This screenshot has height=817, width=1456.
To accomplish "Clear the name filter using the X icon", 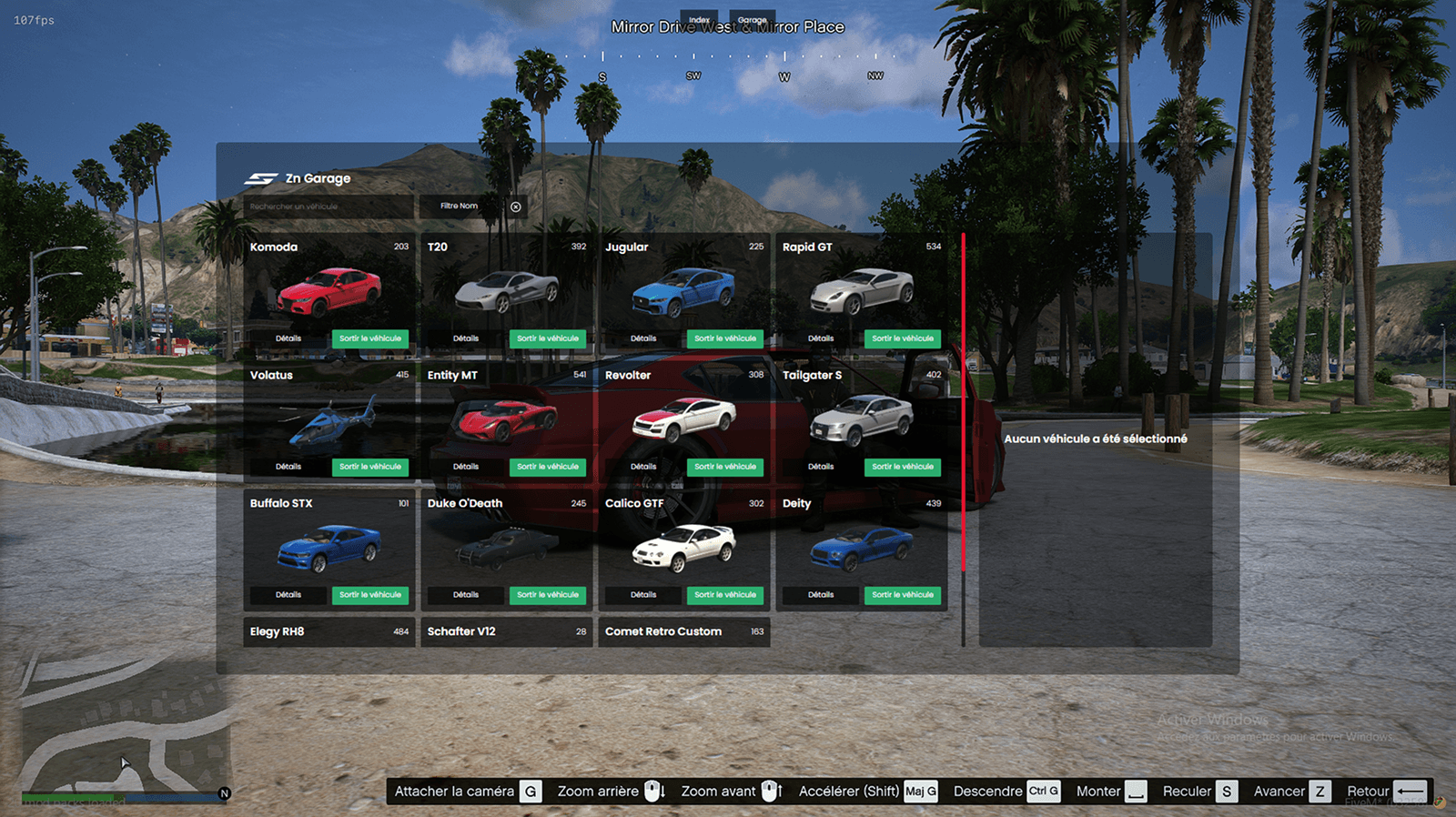I will coord(516,206).
